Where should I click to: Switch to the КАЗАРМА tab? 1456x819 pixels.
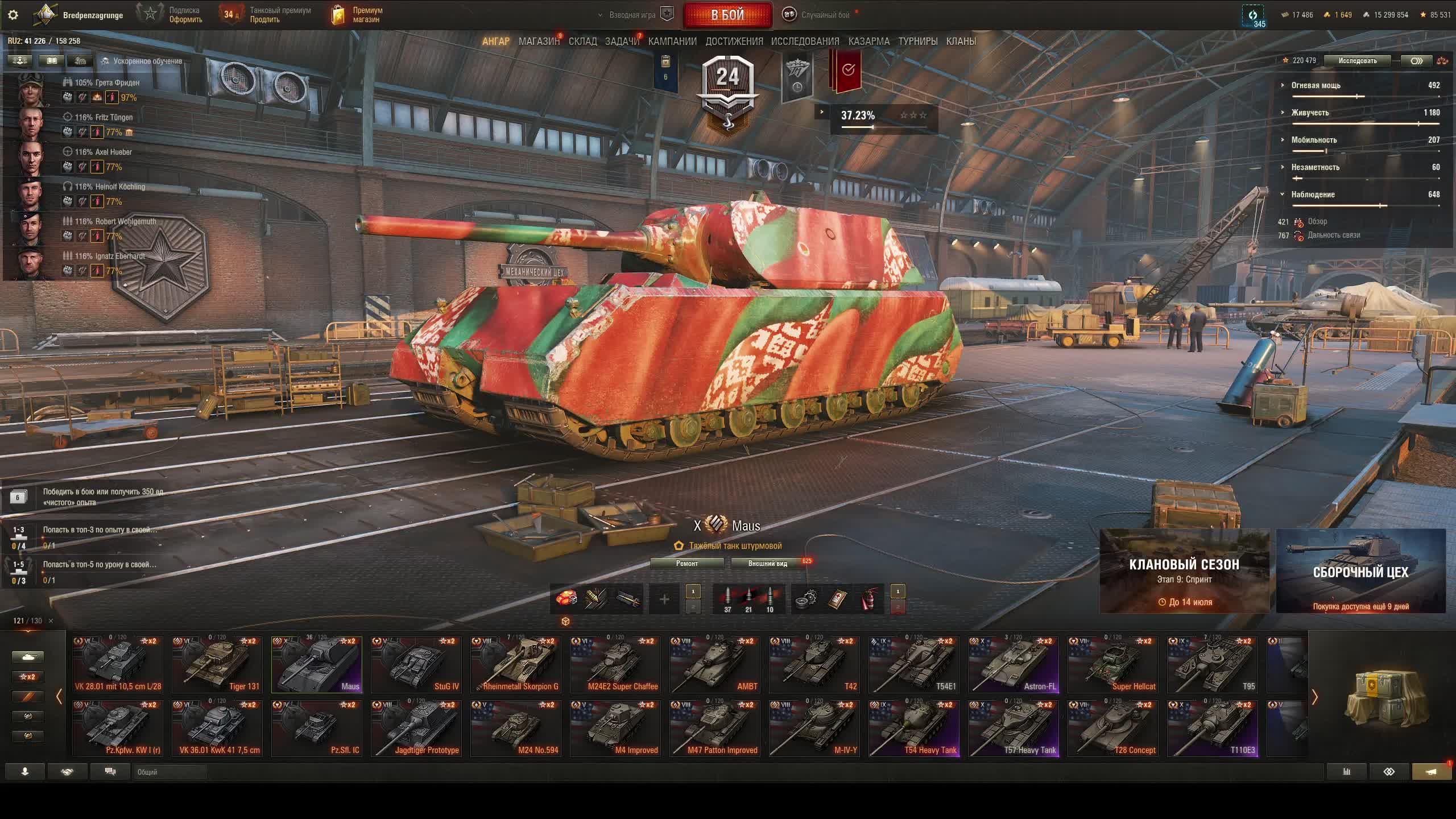pos(868,42)
